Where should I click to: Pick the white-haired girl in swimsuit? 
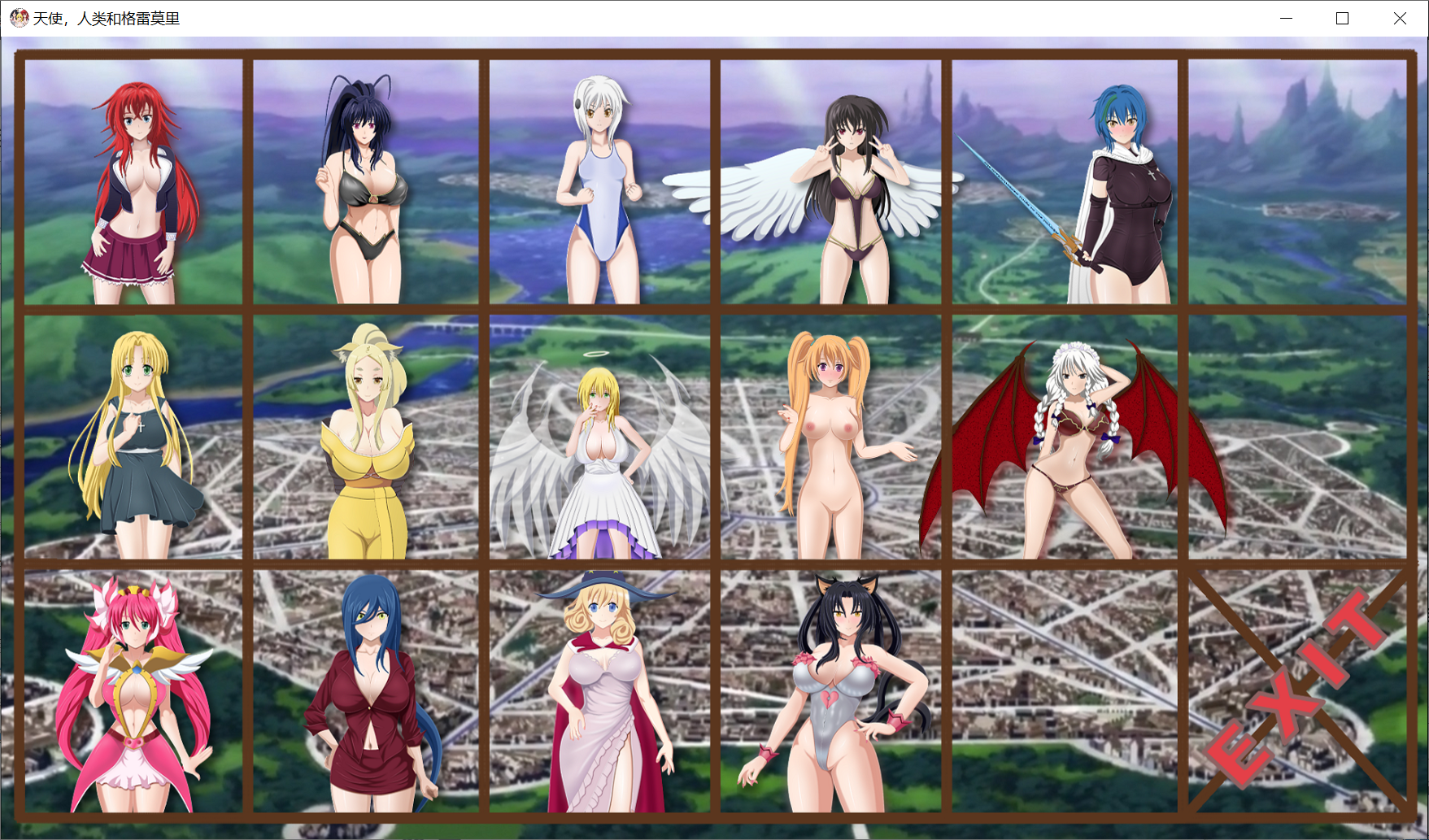coord(599,183)
